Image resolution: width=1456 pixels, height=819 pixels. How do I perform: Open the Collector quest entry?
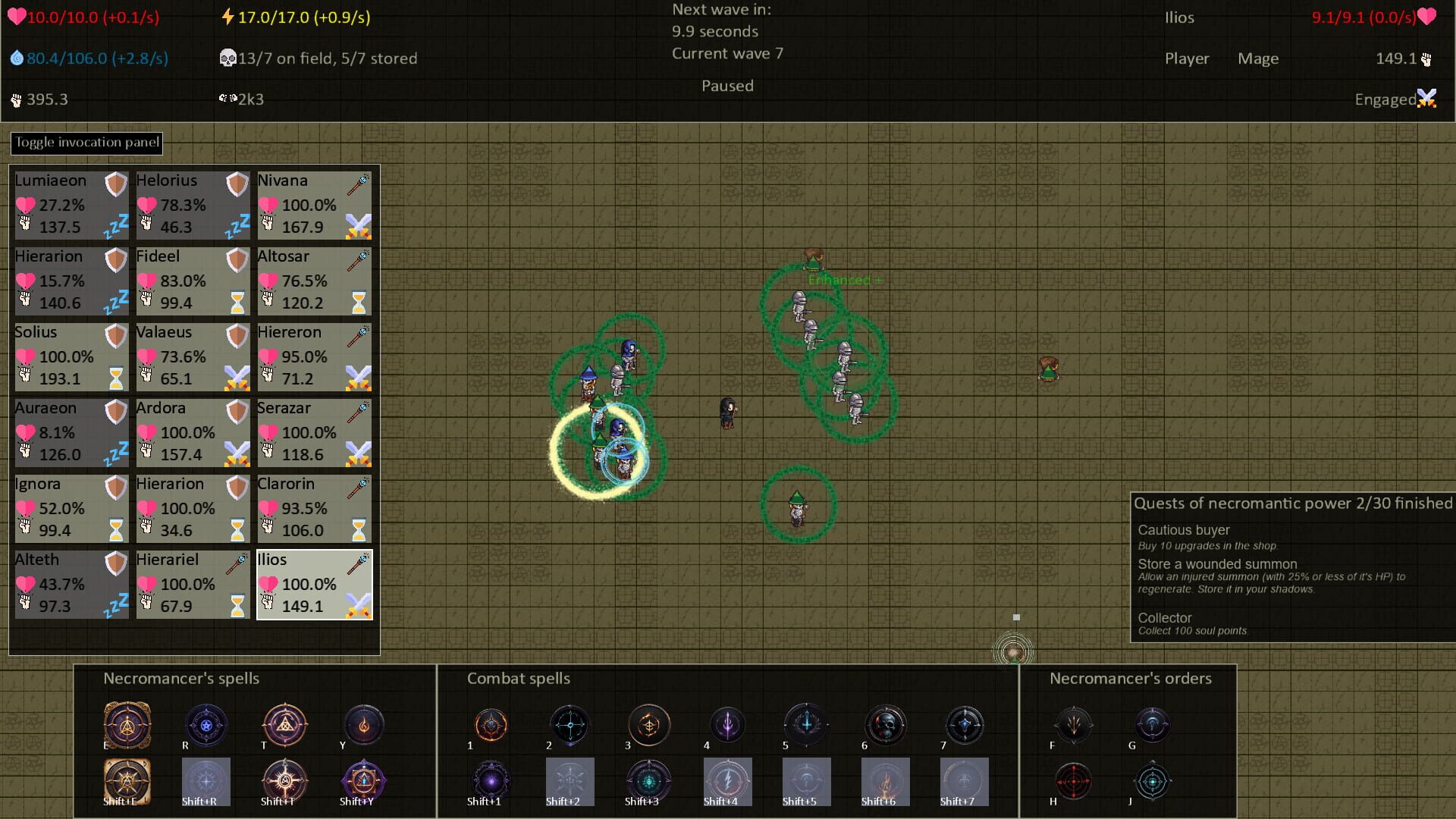[x=1165, y=618]
